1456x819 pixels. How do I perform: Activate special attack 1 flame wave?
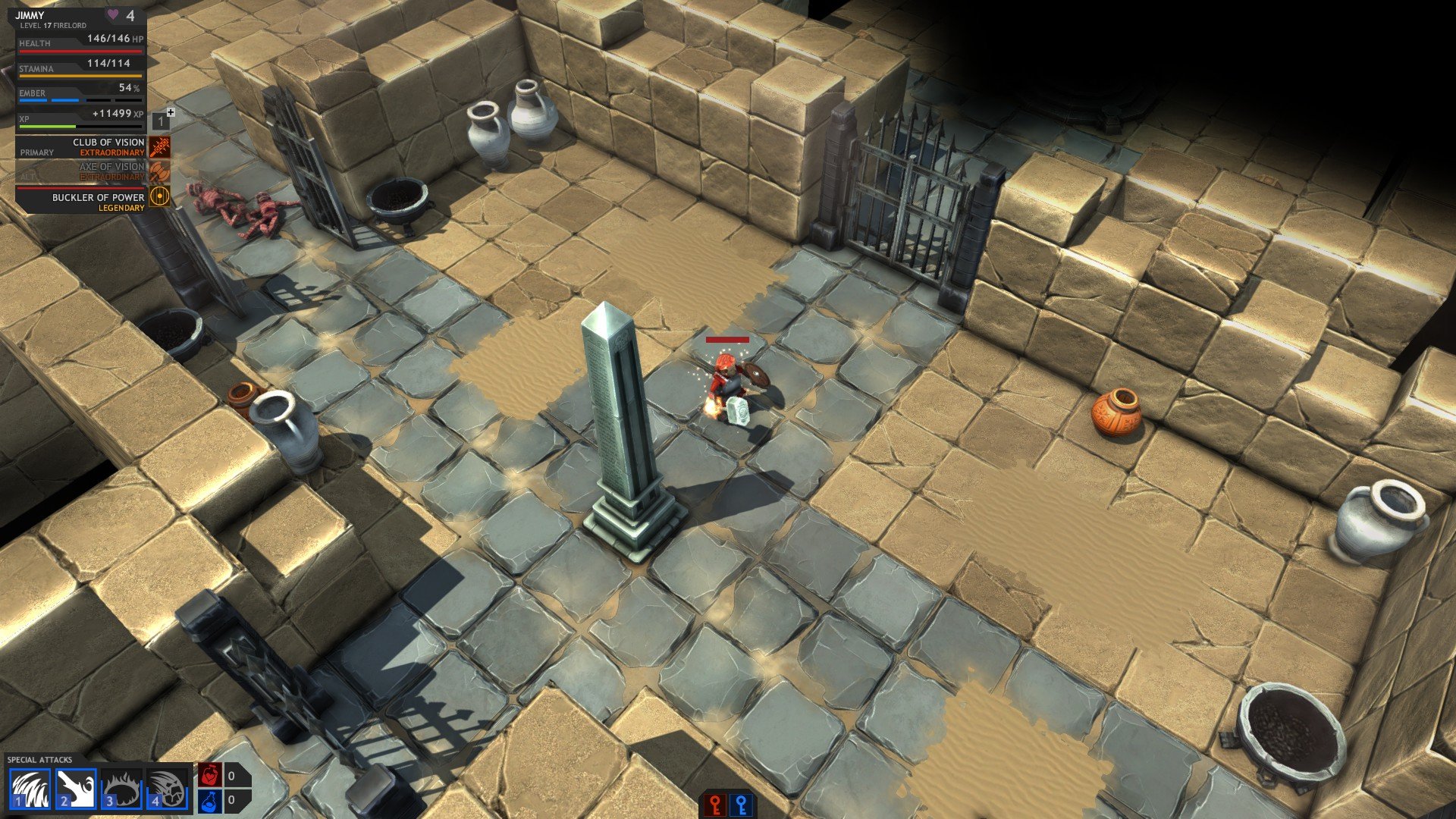30,789
